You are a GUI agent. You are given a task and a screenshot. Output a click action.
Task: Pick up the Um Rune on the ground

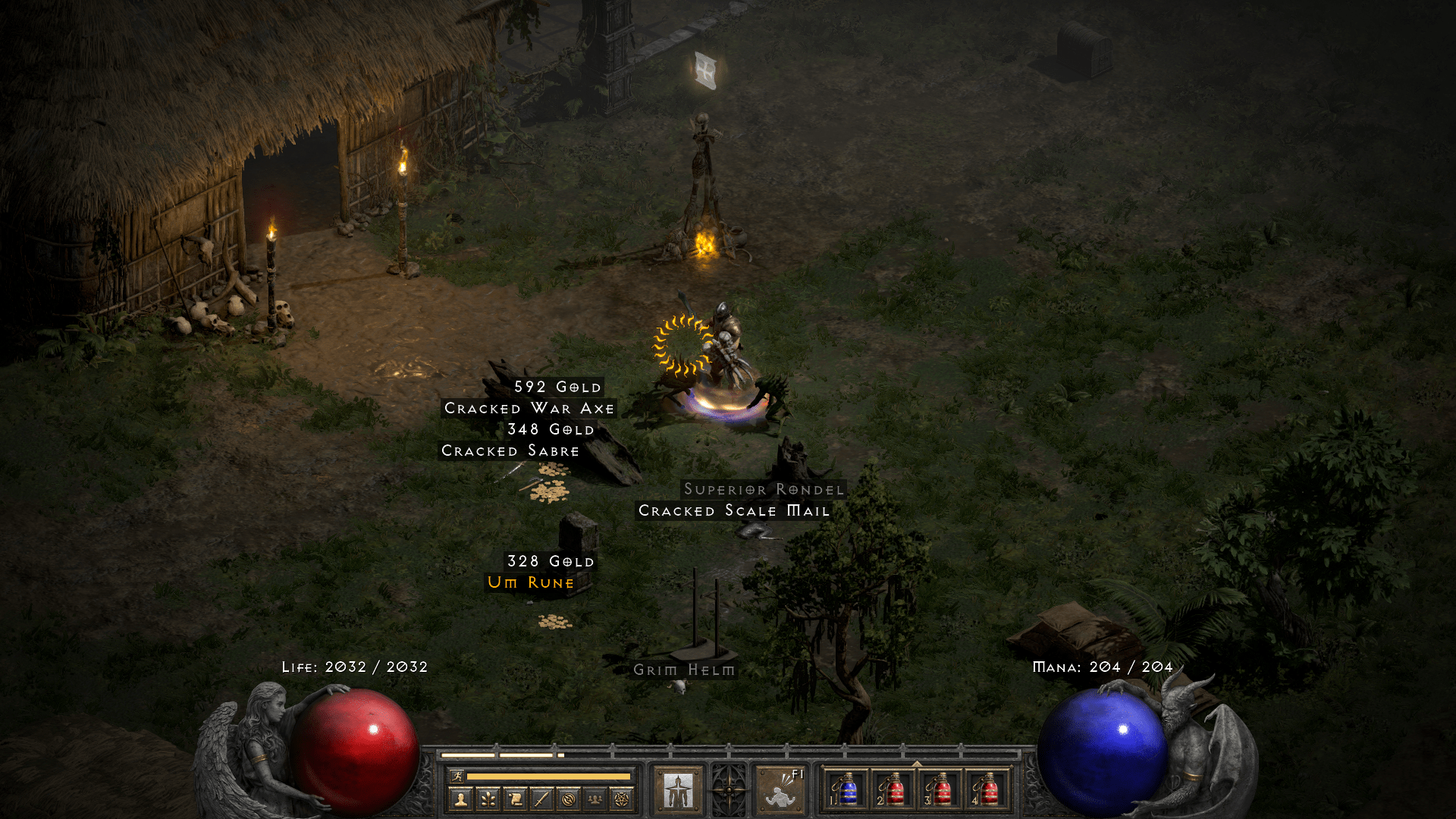(x=531, y=582)
